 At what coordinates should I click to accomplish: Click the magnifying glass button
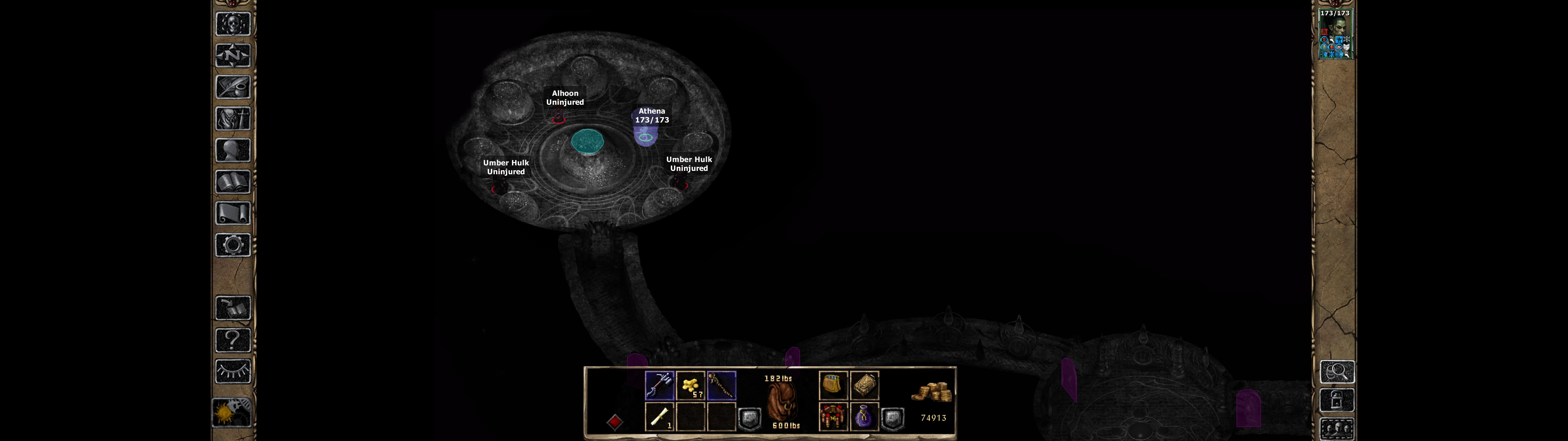[x=1337, y=371]
